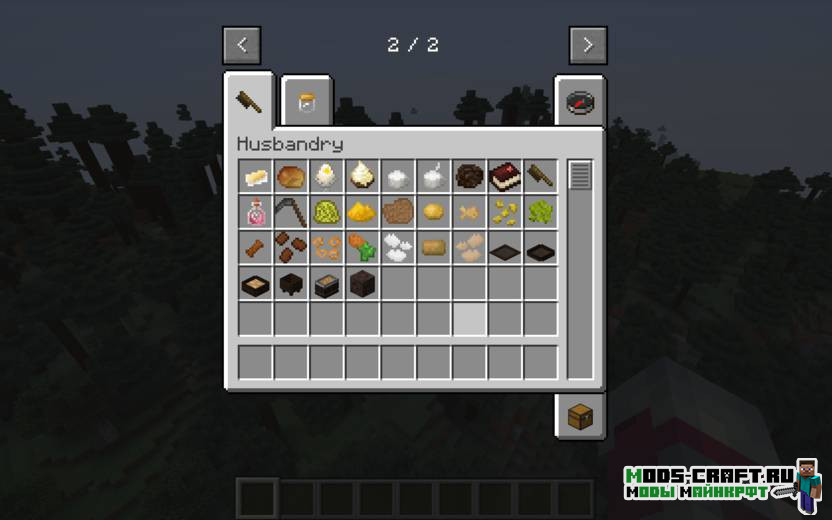Screen dimensions: 832x520
Task: Go to the previous creative tab page
Action: (241, 45)
